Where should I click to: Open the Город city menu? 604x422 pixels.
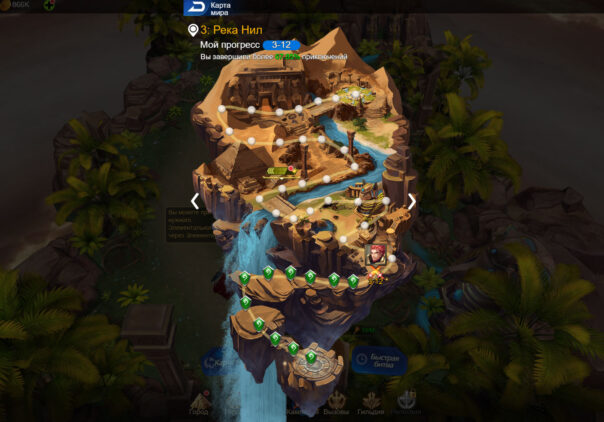click(200, 403)
